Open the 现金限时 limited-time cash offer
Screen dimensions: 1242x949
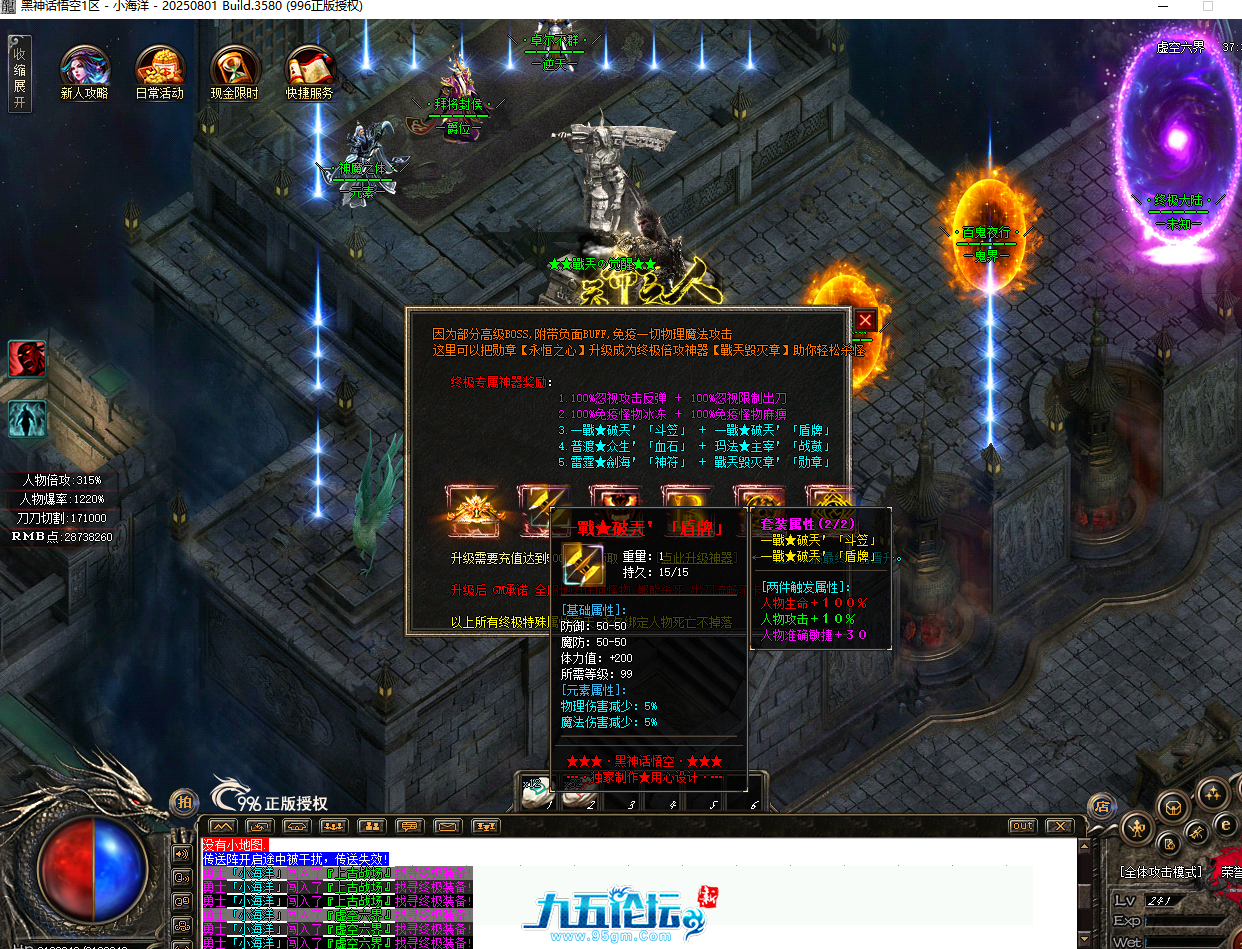point(235,66)
